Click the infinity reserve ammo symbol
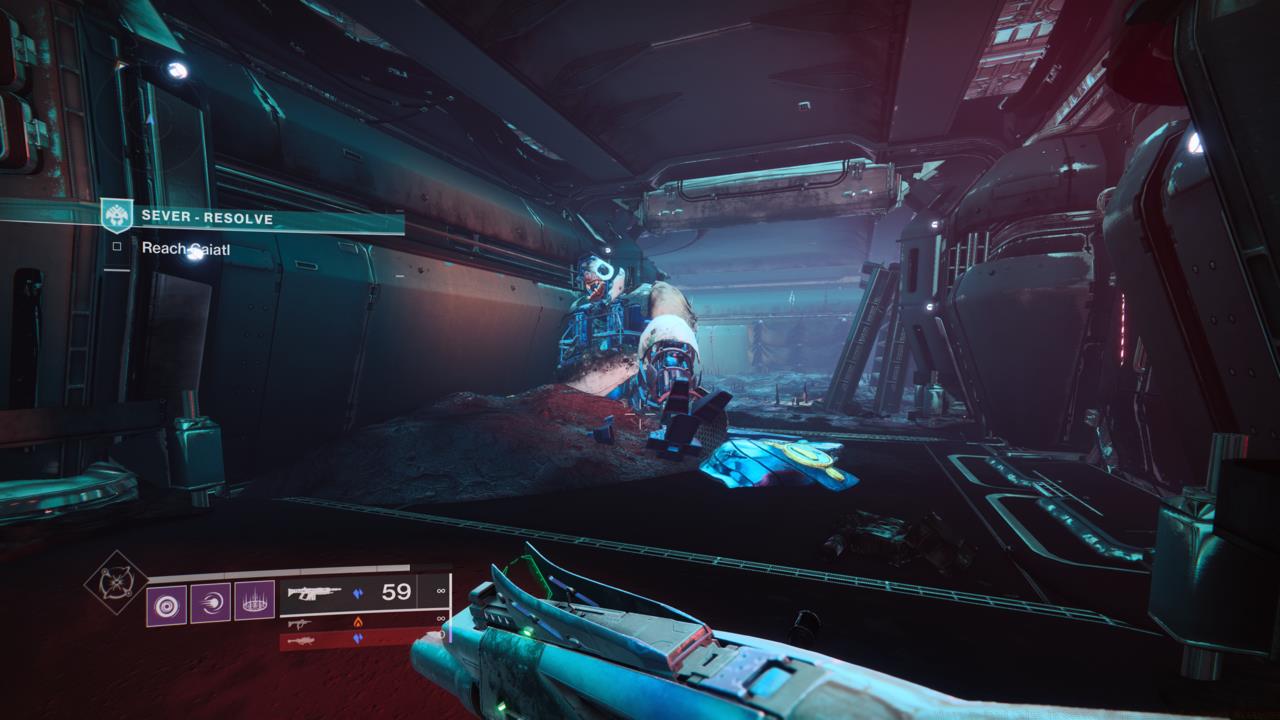 (x=440, y=592)
